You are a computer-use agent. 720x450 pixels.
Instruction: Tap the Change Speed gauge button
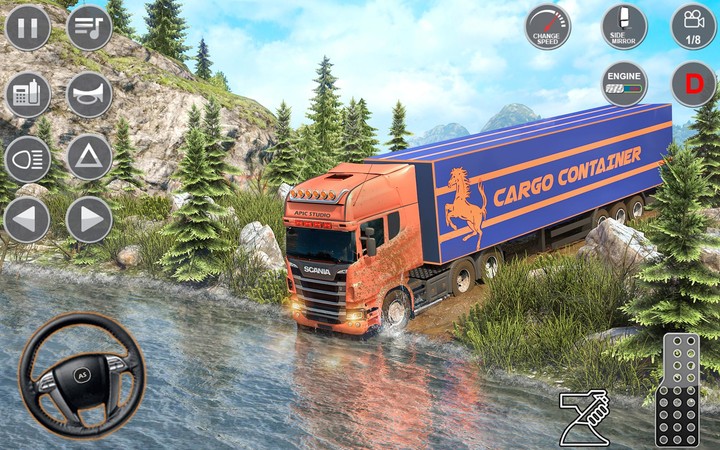(549, 27)
